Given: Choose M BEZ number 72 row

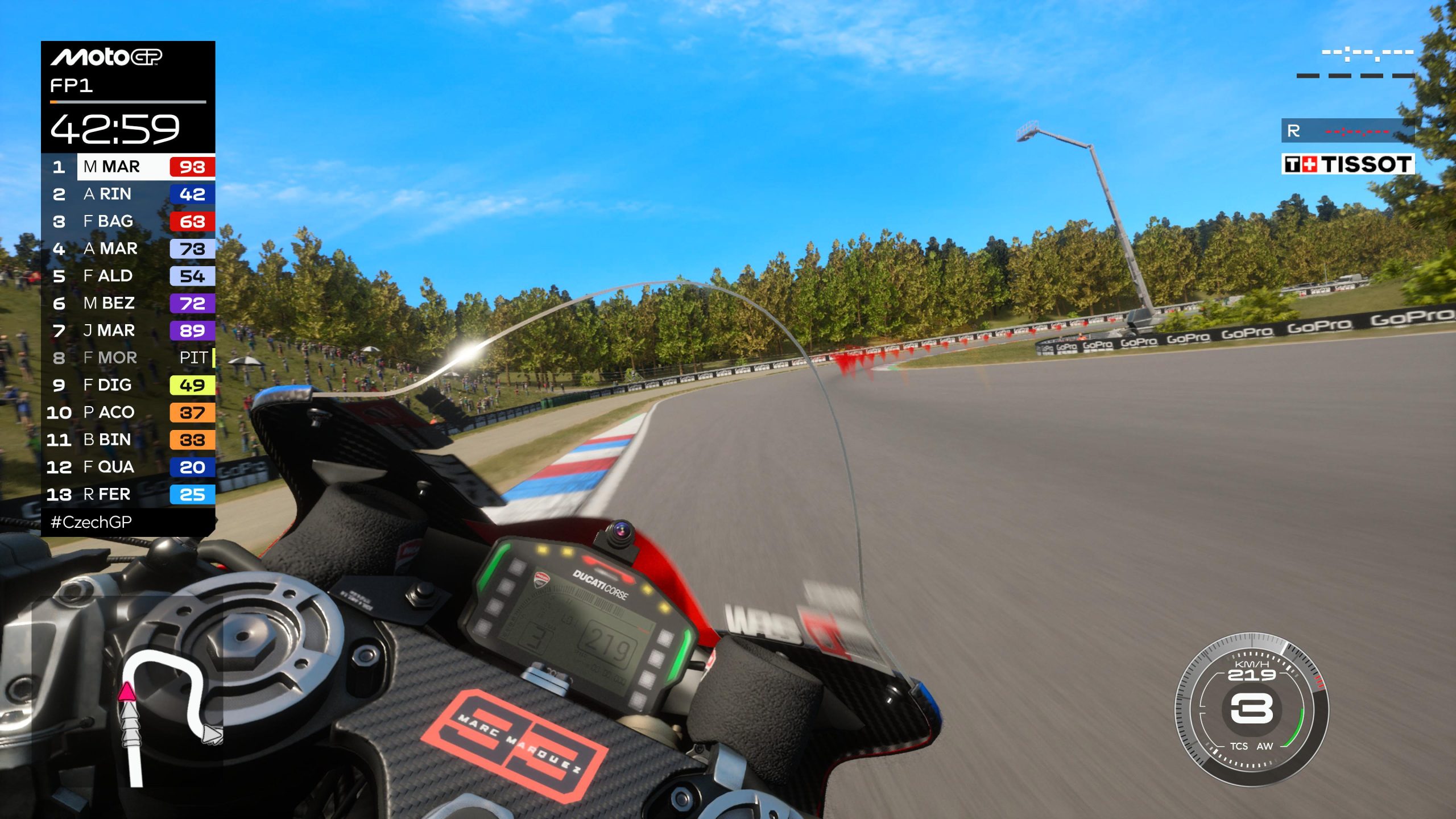Looking at the screenshot, I should point(129,303).
